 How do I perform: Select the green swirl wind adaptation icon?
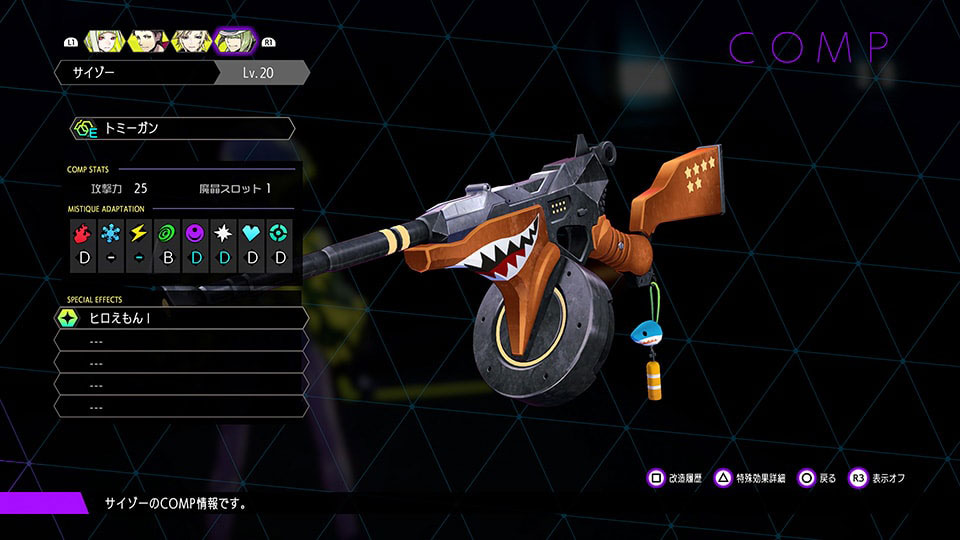click(168, 233)
